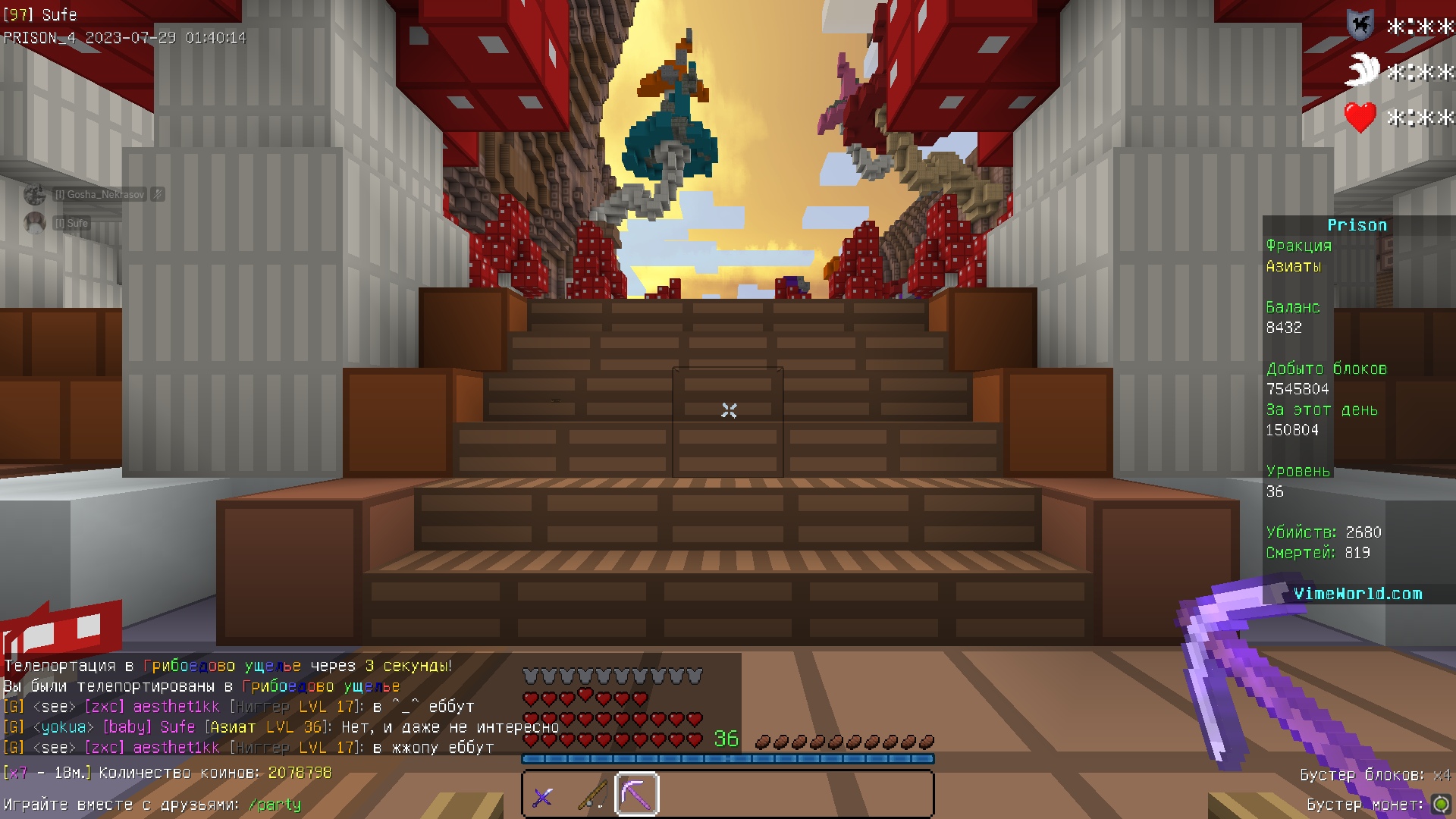
Task: Click the /party command in chat
Action: coord(275,805)
